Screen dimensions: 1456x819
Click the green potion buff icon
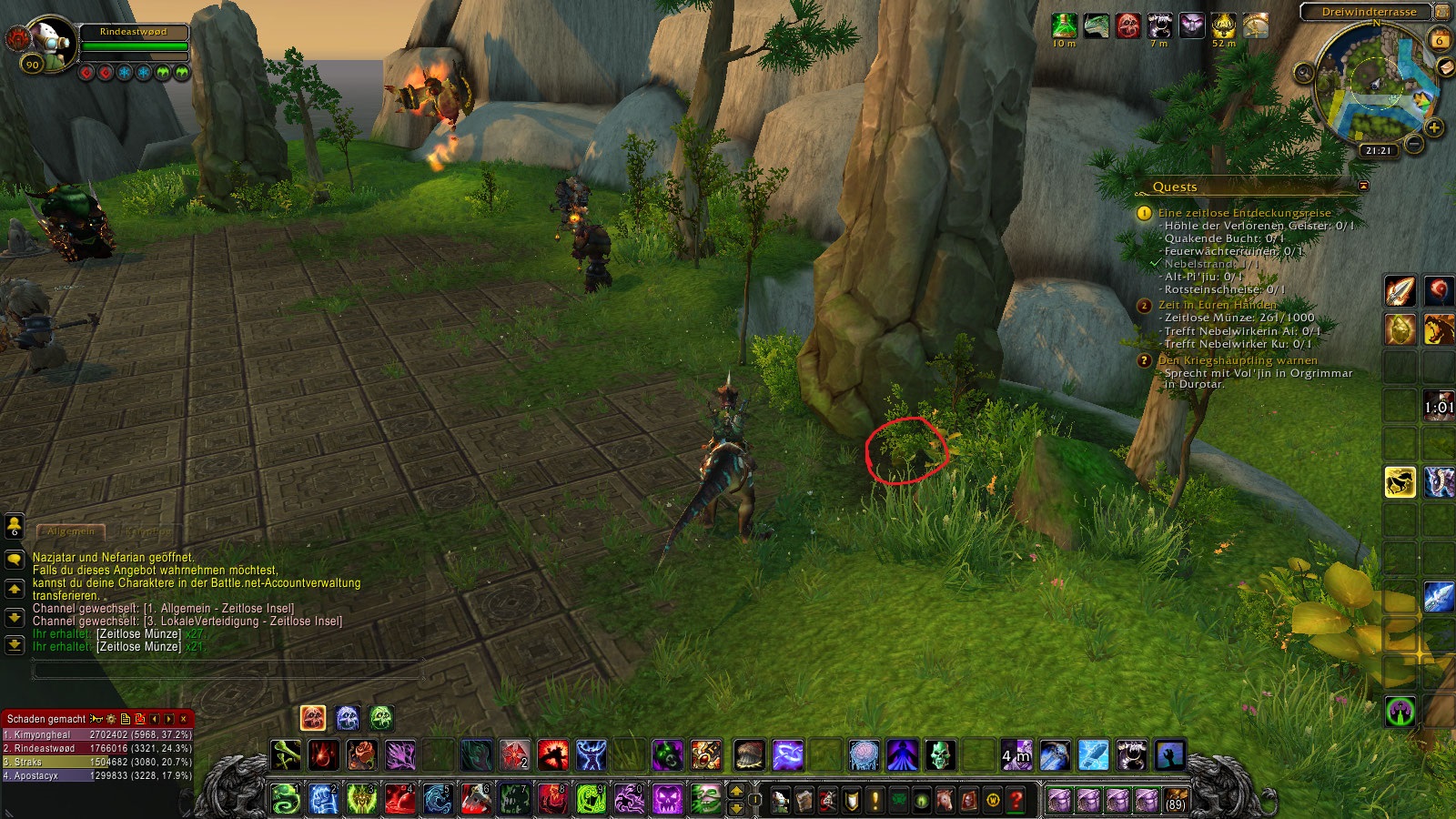pos(1064,25)
